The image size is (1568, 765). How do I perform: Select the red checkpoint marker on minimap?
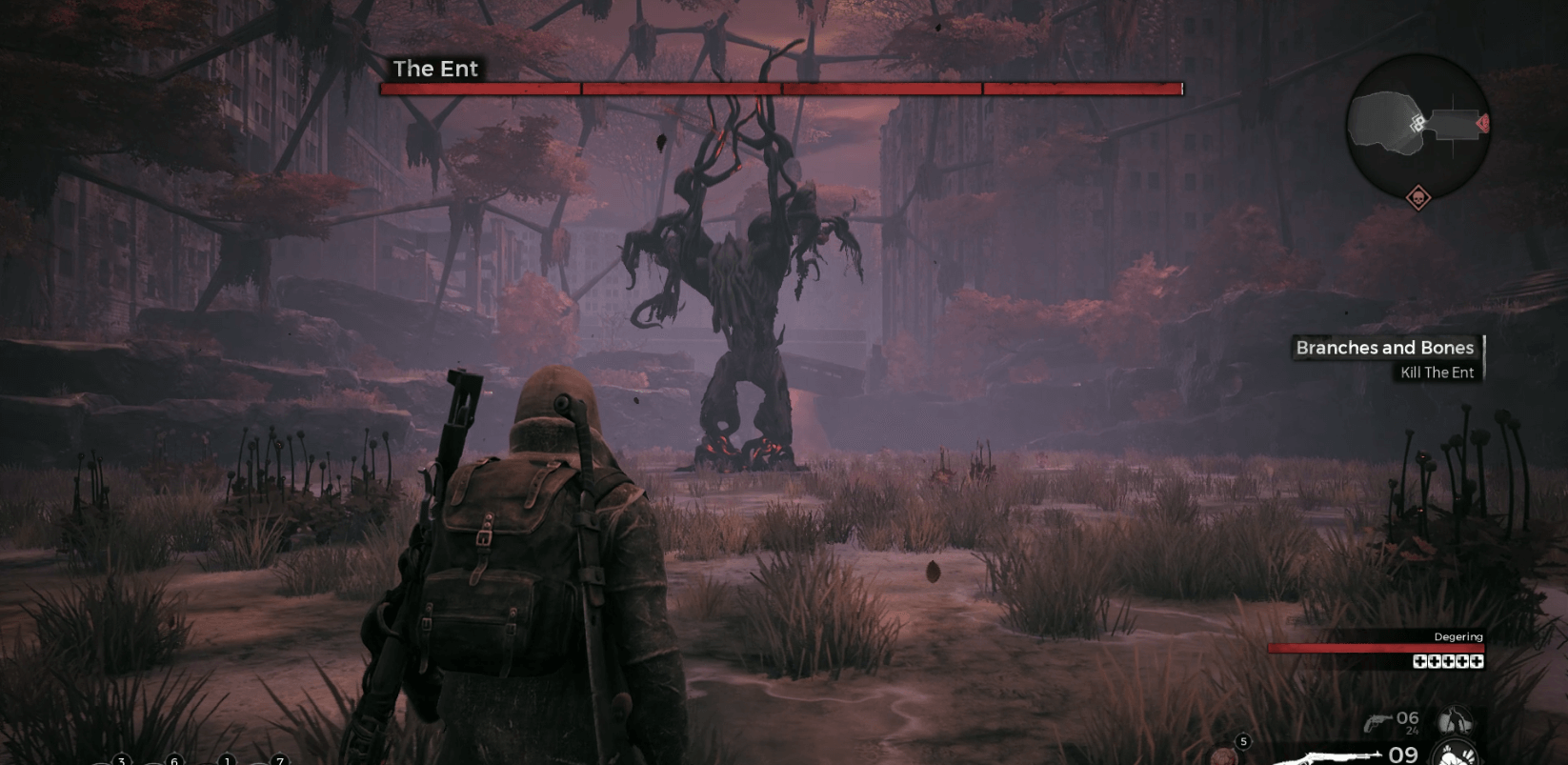[x=1481, y=123]
